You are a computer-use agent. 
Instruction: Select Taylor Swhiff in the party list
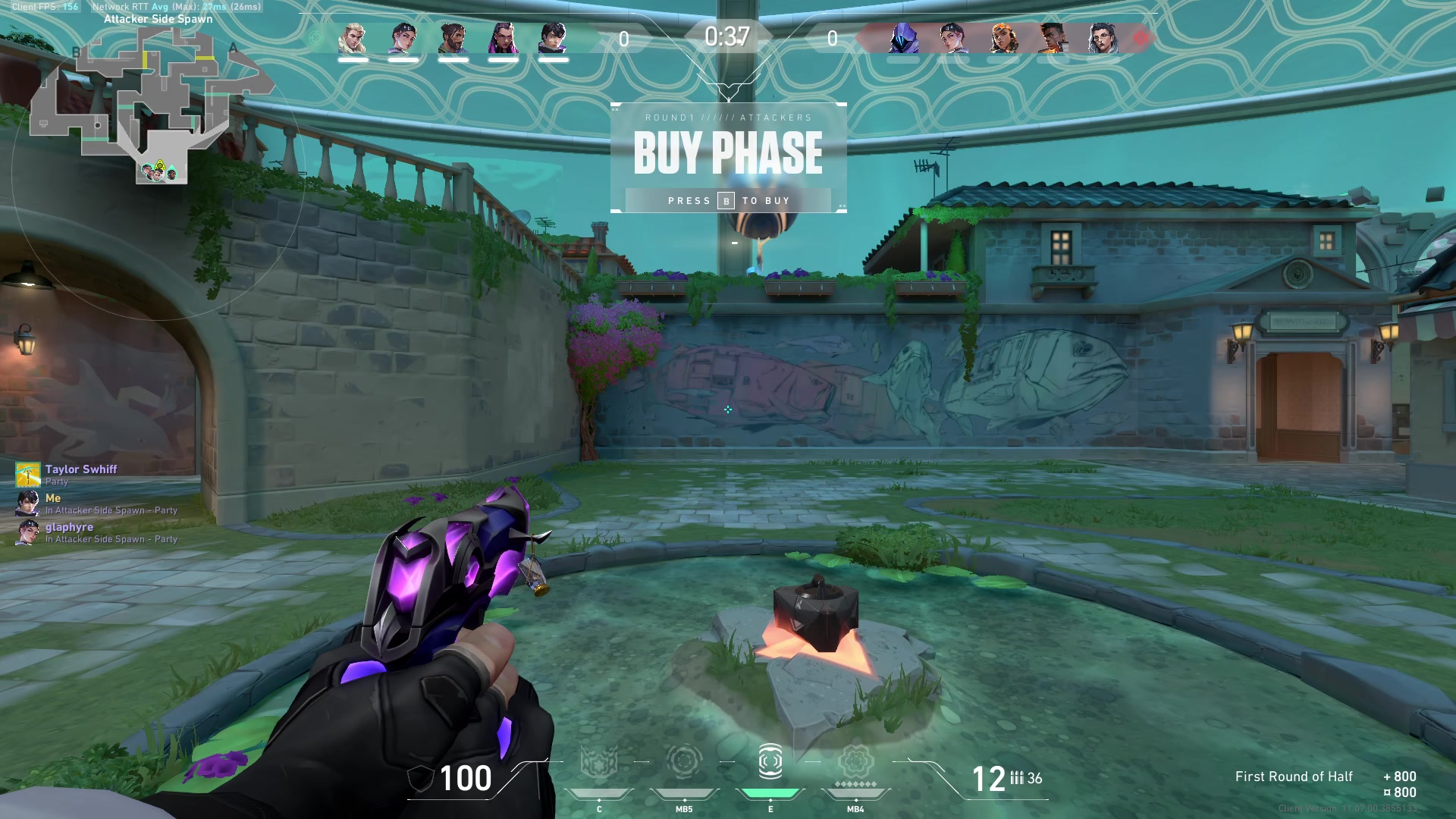click(80, 469)
